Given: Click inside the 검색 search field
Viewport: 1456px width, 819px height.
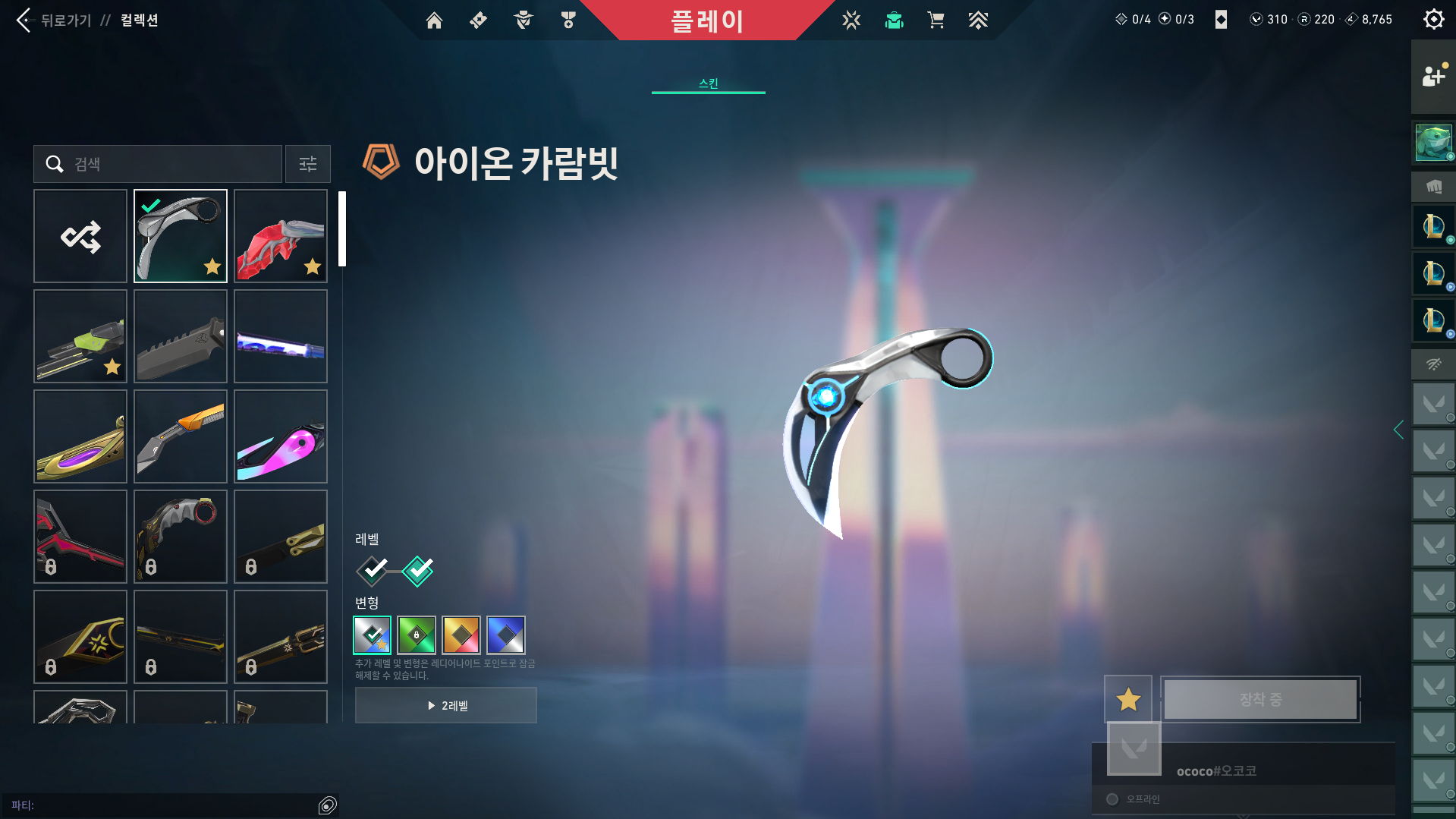Looking at the screenshot, I should [x=159, y=164].
